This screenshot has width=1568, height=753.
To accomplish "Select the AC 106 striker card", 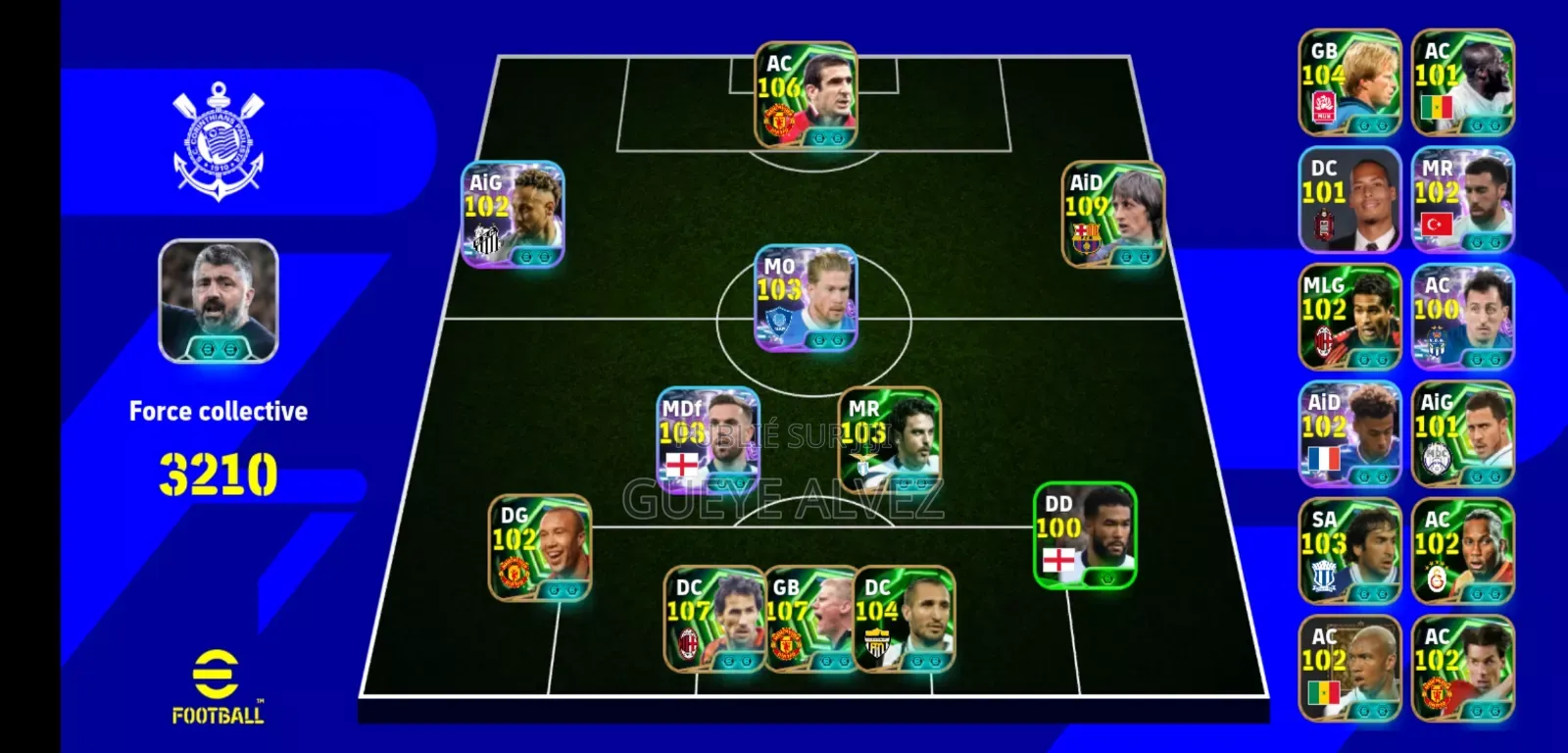I will (807, 93).
